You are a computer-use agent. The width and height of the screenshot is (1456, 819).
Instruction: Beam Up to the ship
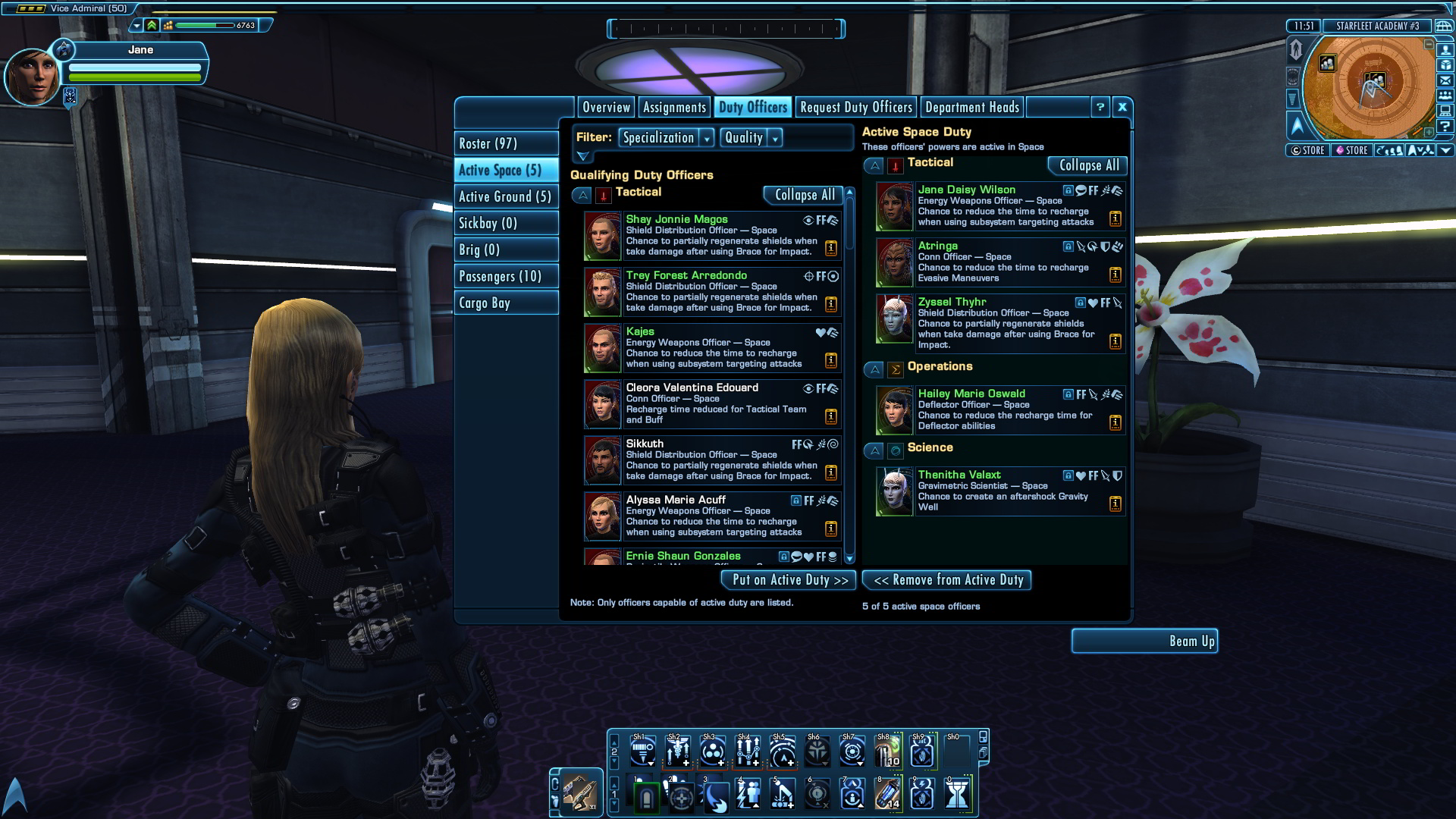1144,641
